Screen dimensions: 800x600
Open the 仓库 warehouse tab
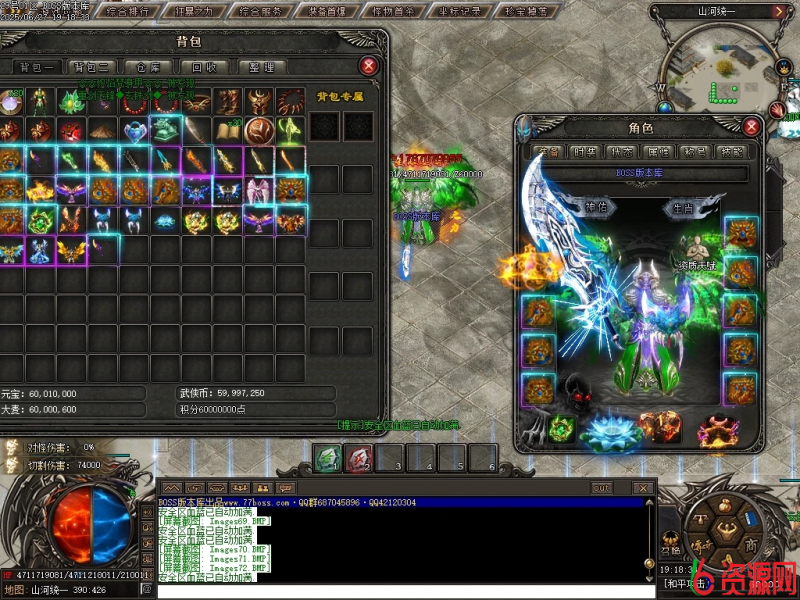[149, 67]
